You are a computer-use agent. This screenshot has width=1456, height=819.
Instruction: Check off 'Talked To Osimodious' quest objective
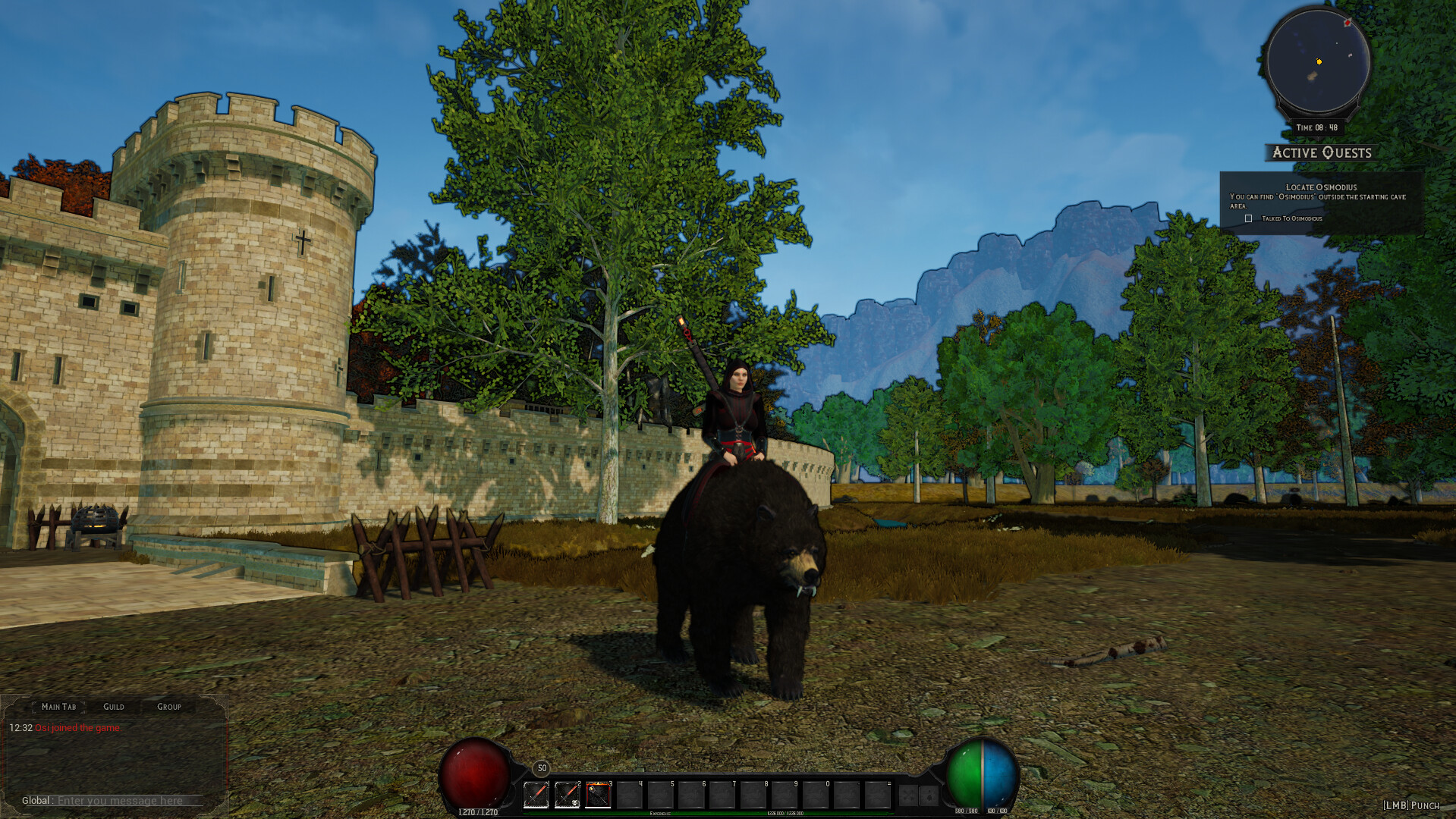coord(1249,218)
